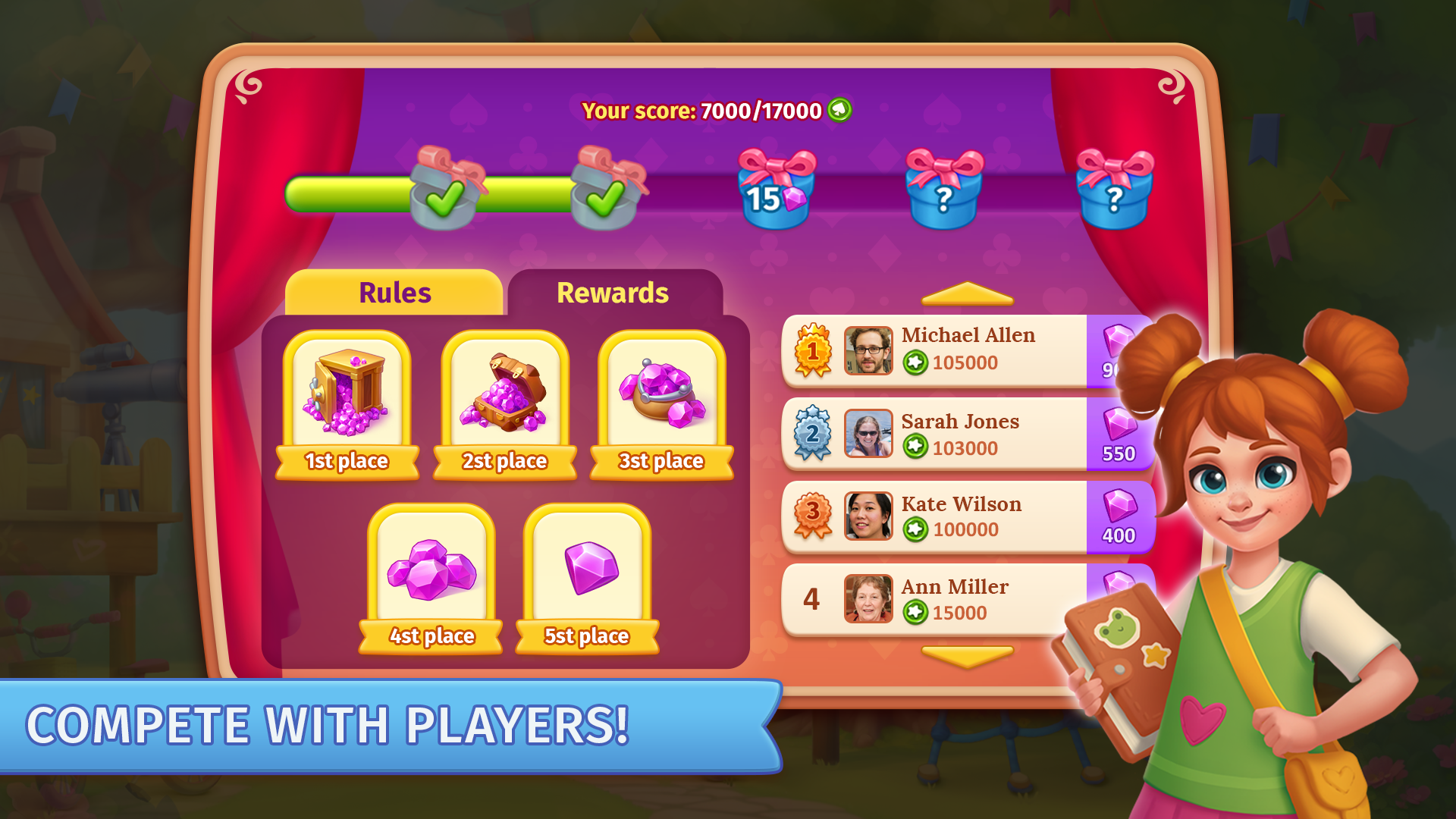Open the final mystery gift box
1456x819 pixels.
(x=1116, y=193)
